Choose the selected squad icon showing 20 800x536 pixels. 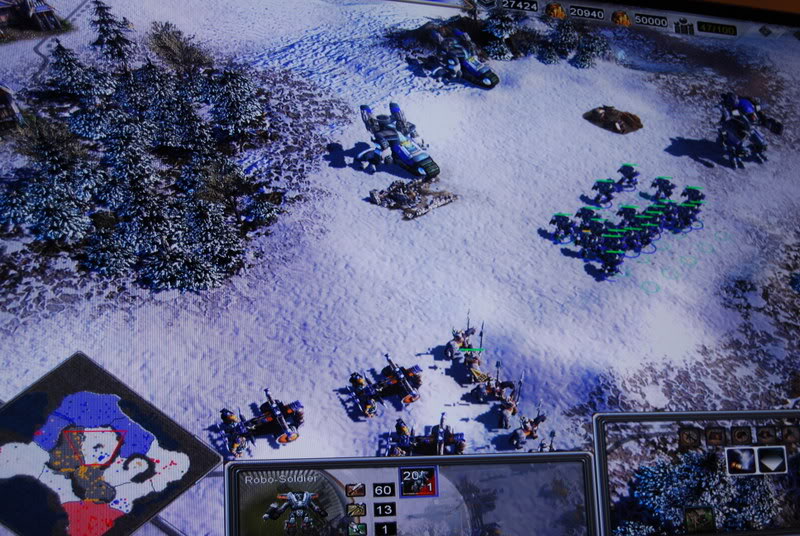coord(418,482)
